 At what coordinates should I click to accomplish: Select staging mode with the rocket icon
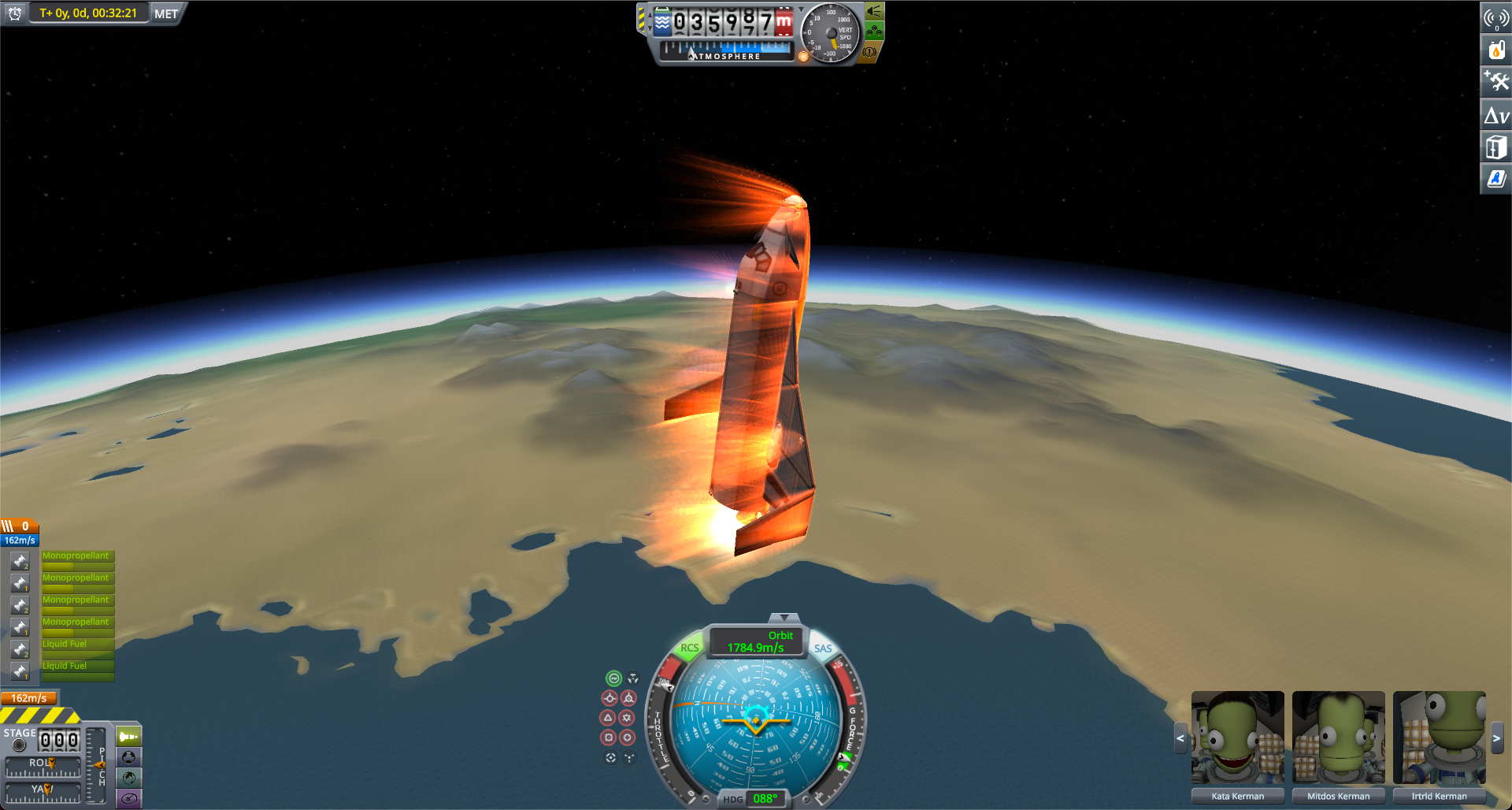point(129,737)
